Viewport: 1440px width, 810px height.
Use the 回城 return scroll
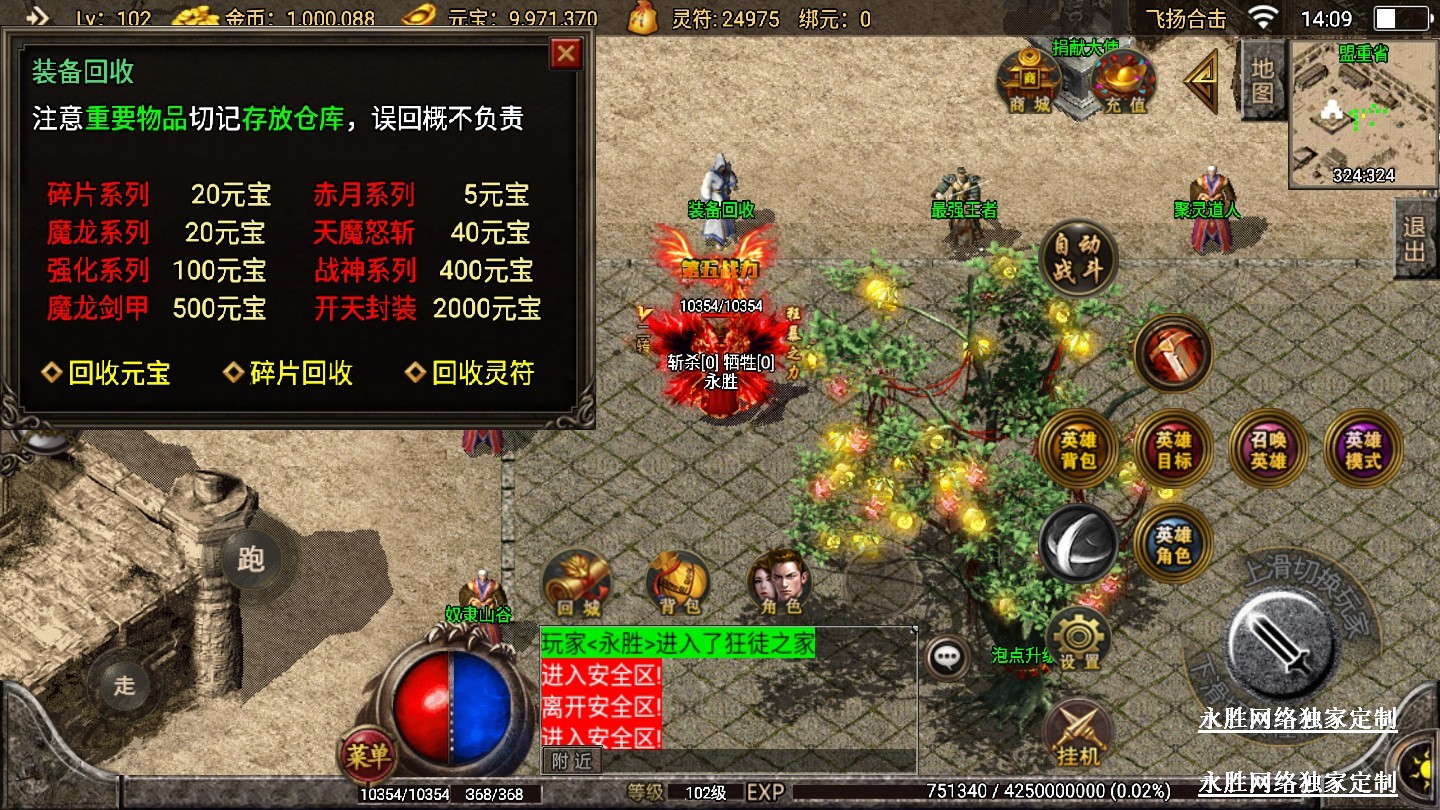577,583
